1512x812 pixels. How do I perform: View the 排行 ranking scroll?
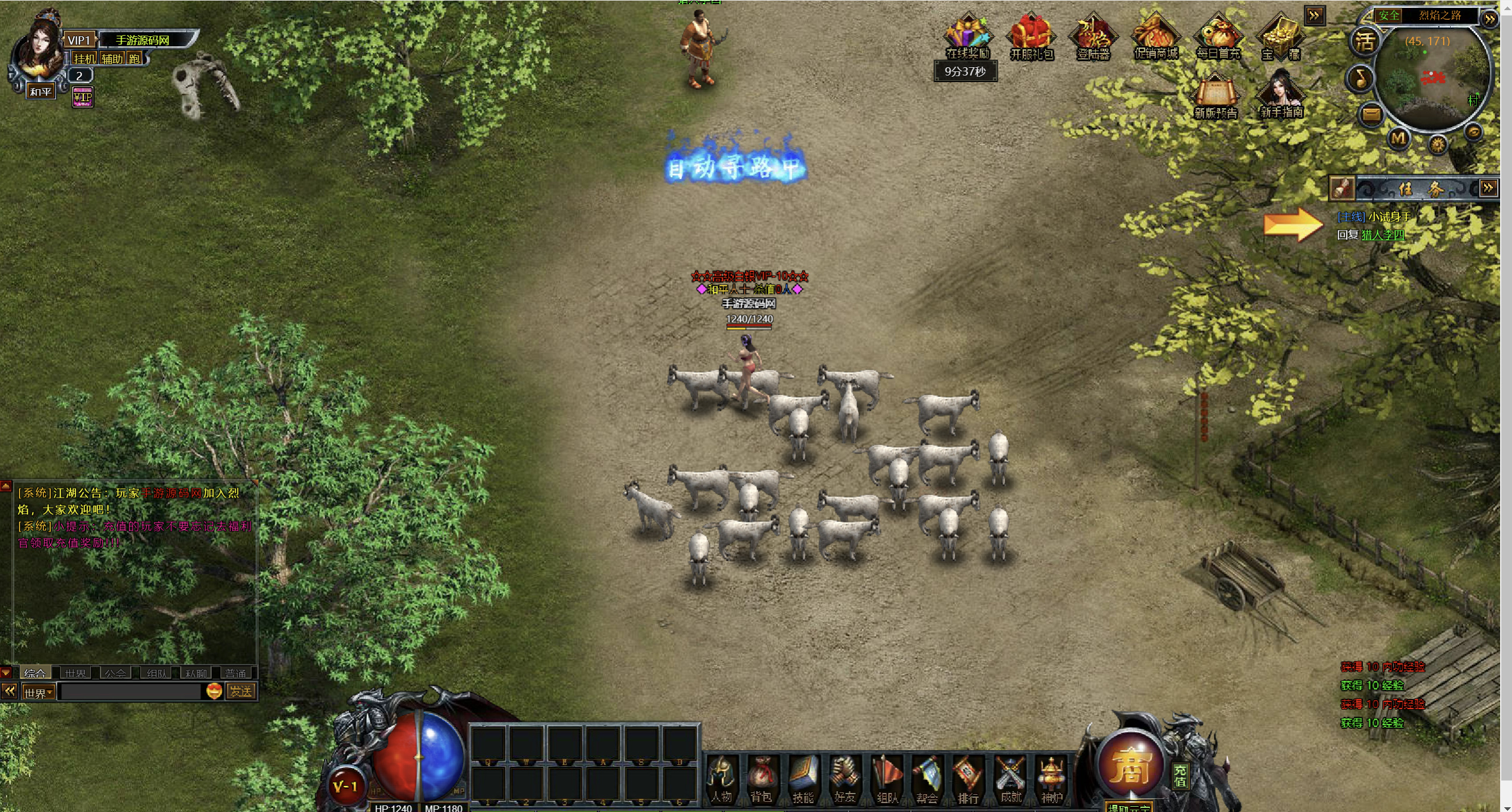pyautogui.click(x=968, y=778)
